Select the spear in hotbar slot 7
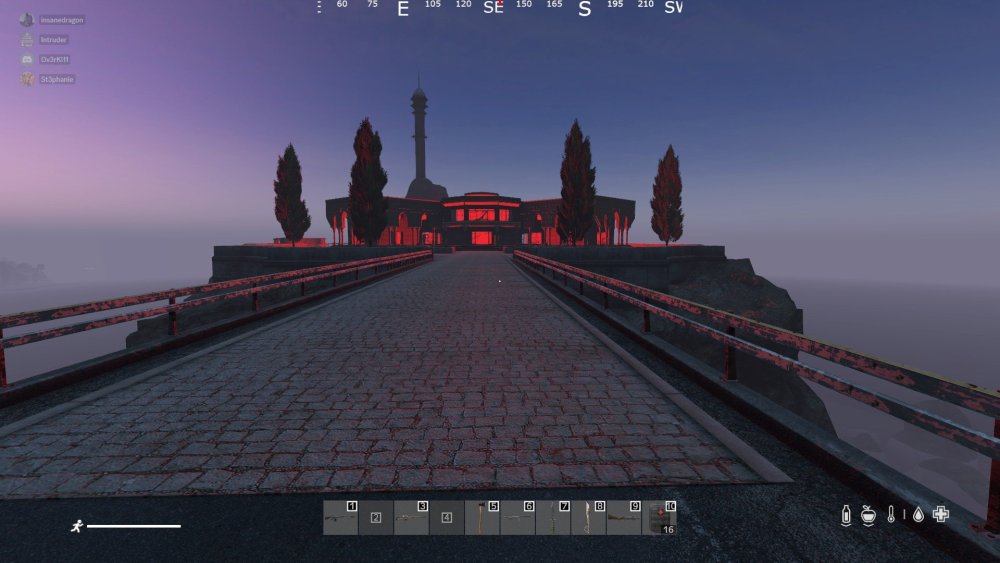Viewport: 1000px width, 563px height. (553, 517)
